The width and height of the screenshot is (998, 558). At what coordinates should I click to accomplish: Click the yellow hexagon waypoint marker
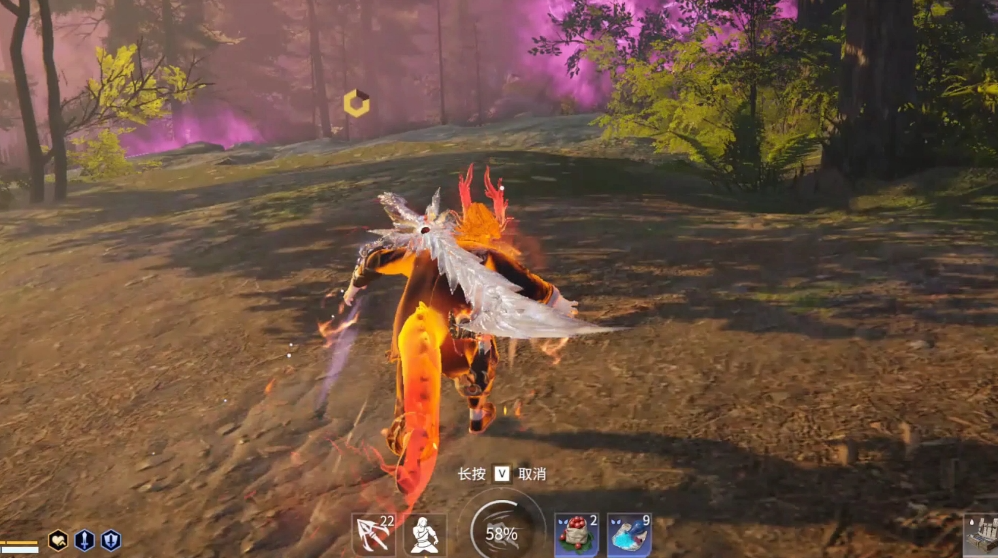(x=356, y=103)
